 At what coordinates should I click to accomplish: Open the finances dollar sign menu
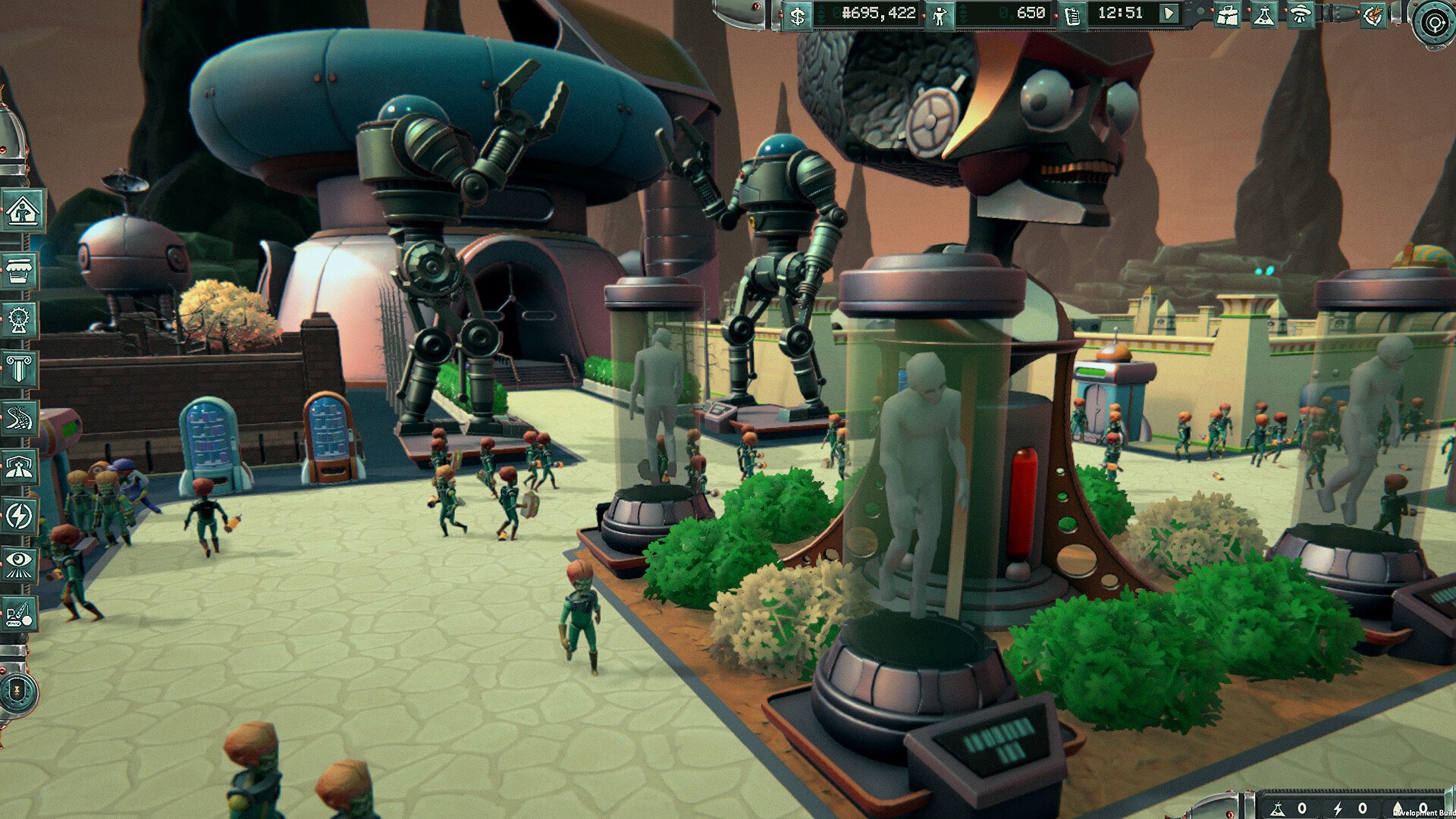pos(797,15)
